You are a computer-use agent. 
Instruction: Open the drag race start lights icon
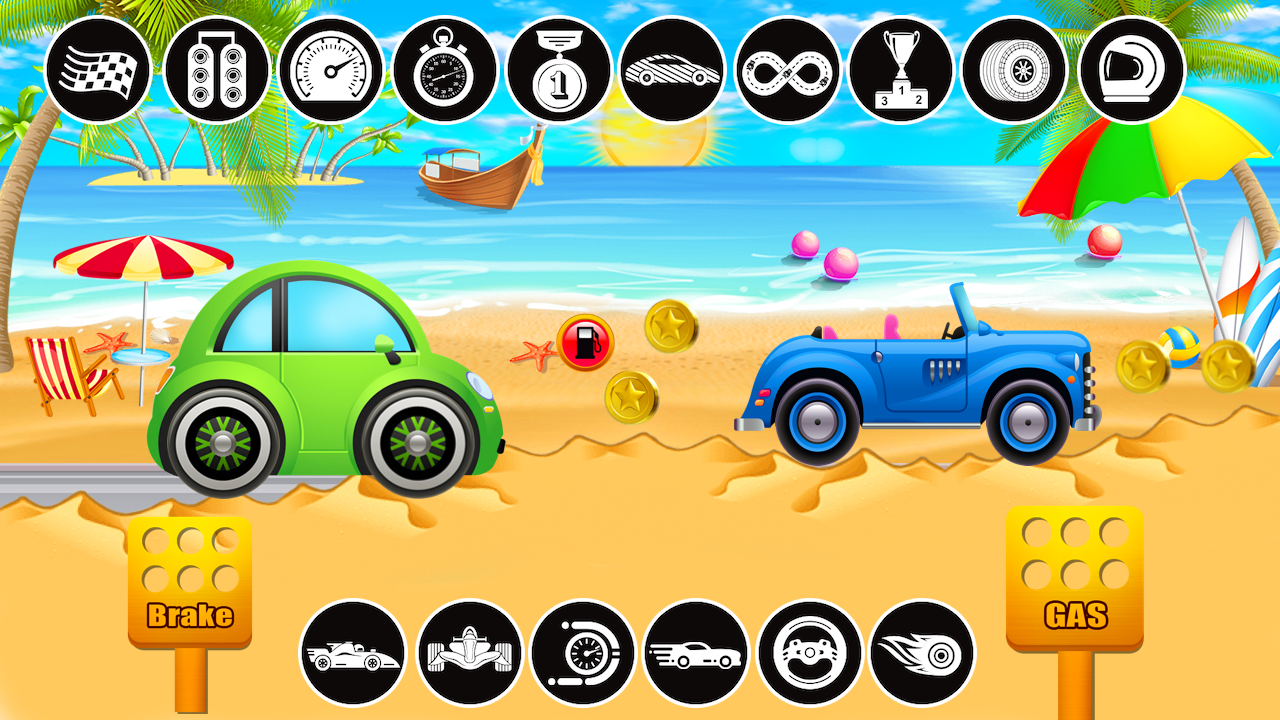click(210, 70)
